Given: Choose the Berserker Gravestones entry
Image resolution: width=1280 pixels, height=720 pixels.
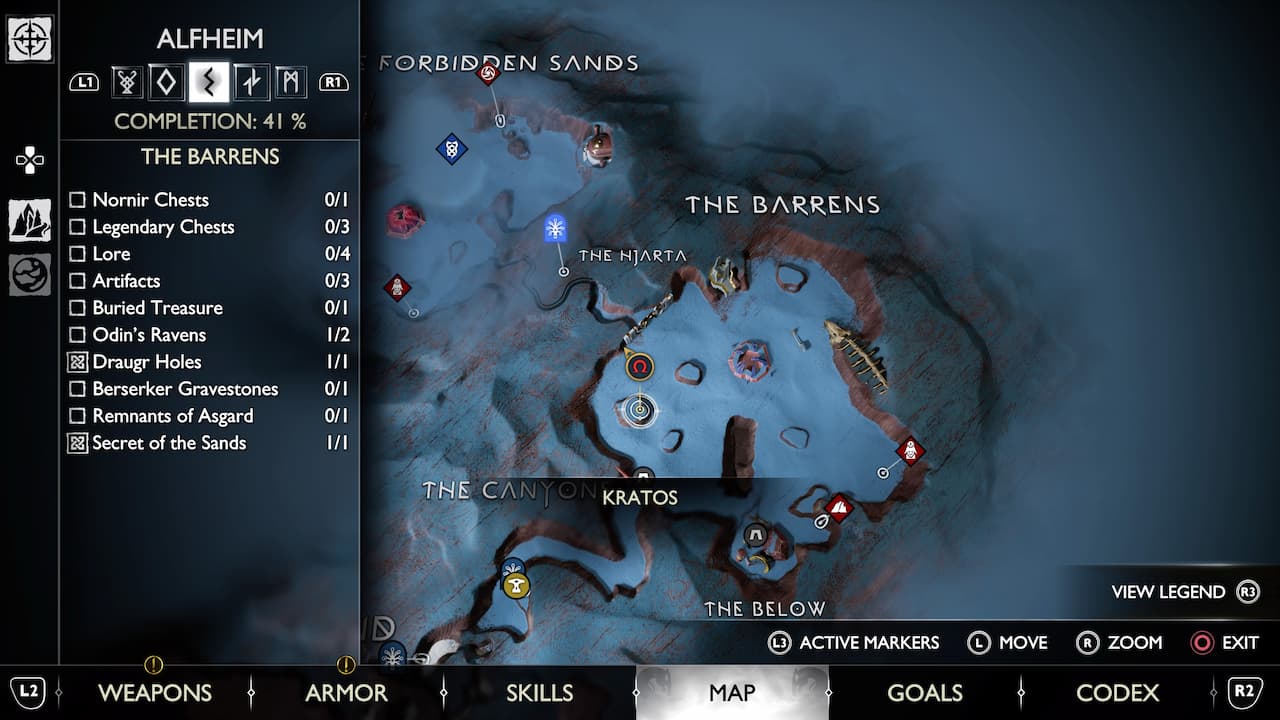Looking at the screenshot, I should 185,389.
